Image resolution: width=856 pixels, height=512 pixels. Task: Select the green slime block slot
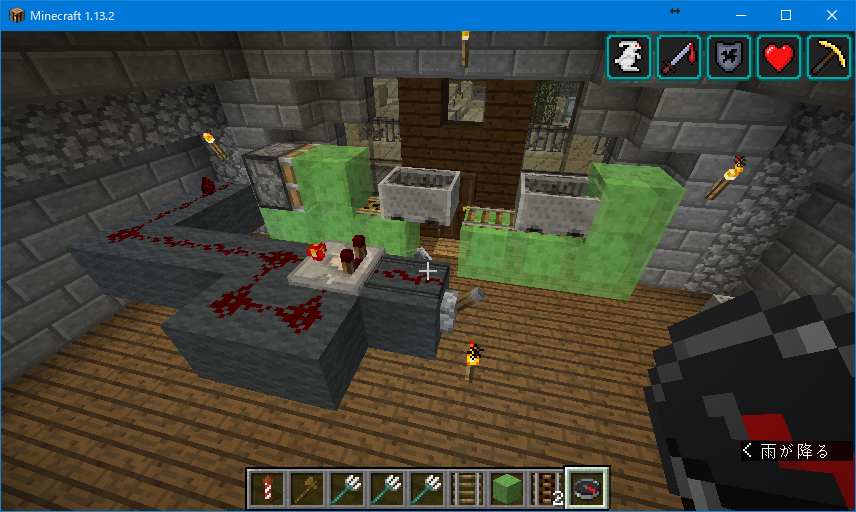coord(506,489)
